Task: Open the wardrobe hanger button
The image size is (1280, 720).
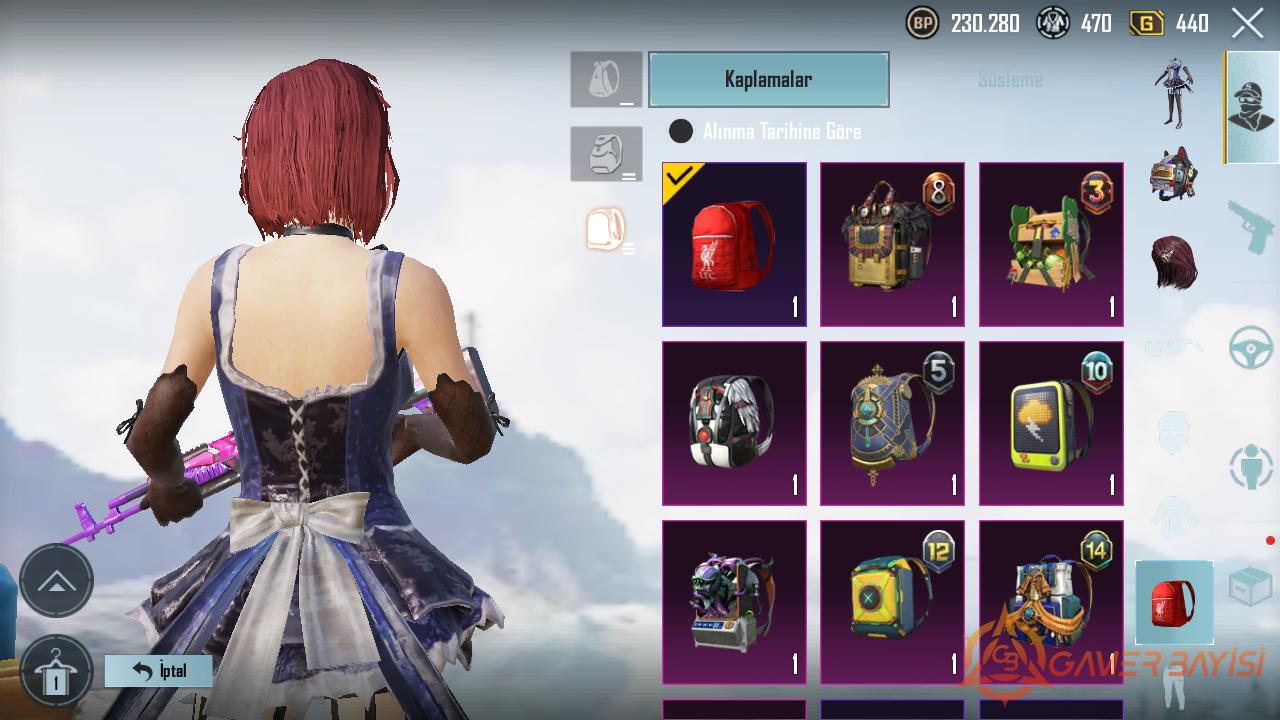Action: [56, 672]
